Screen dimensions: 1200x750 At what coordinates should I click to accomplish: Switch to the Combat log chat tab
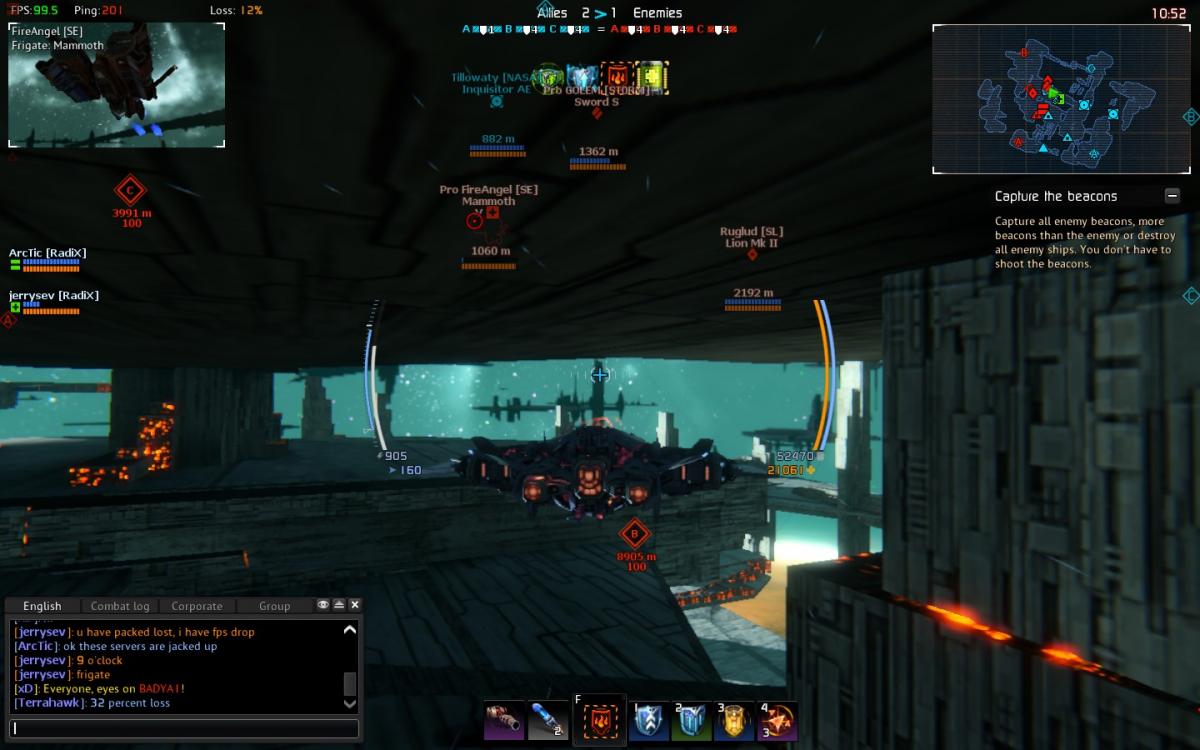[x=120, y=606]
